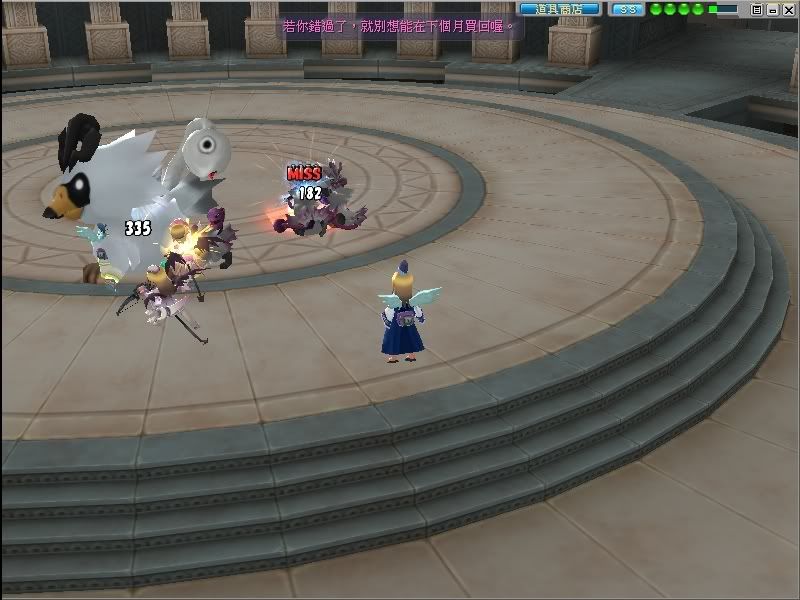Minimize the game window

771,9
